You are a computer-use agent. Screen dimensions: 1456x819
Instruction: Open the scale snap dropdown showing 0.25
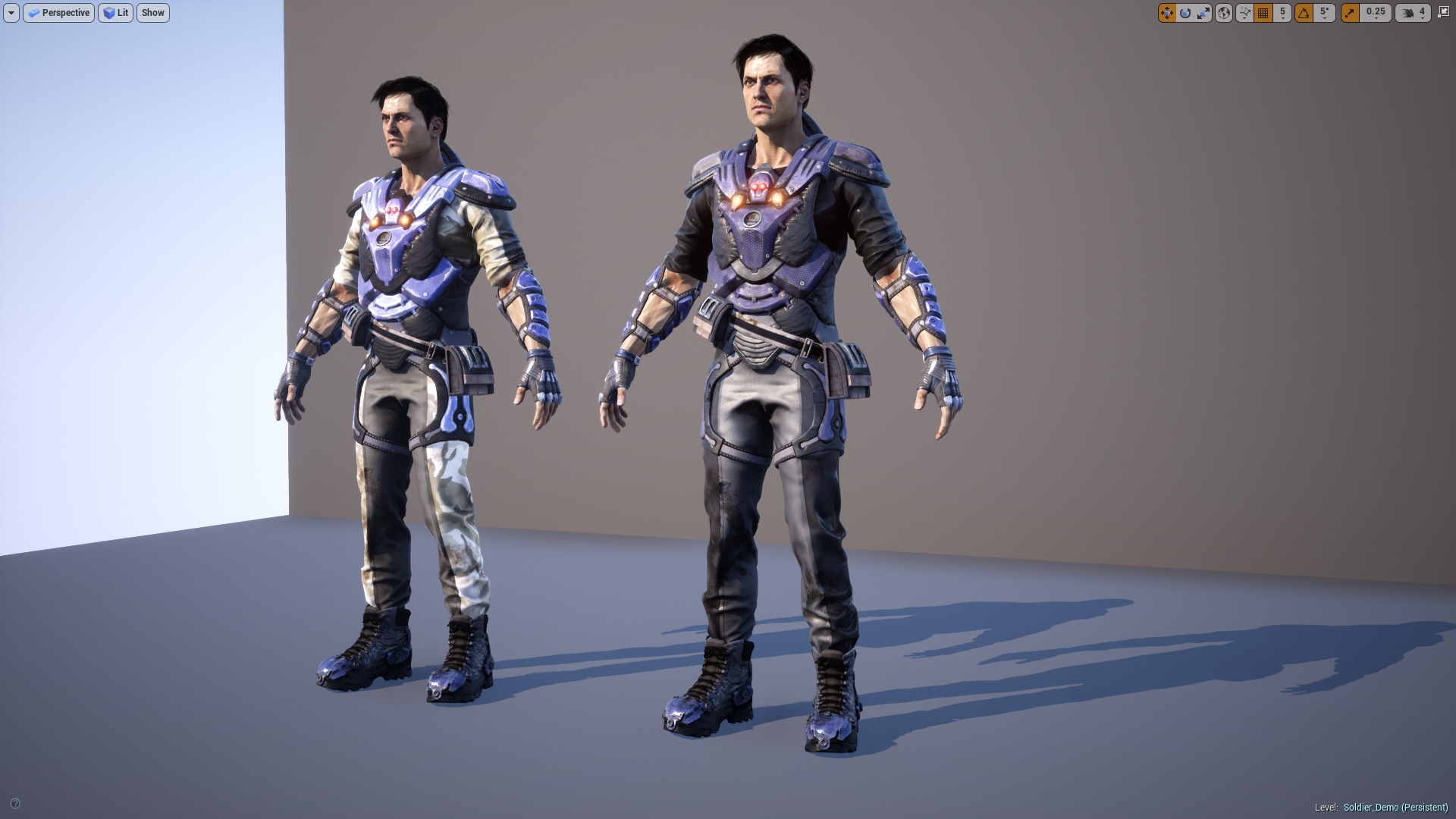(1376, 13)
